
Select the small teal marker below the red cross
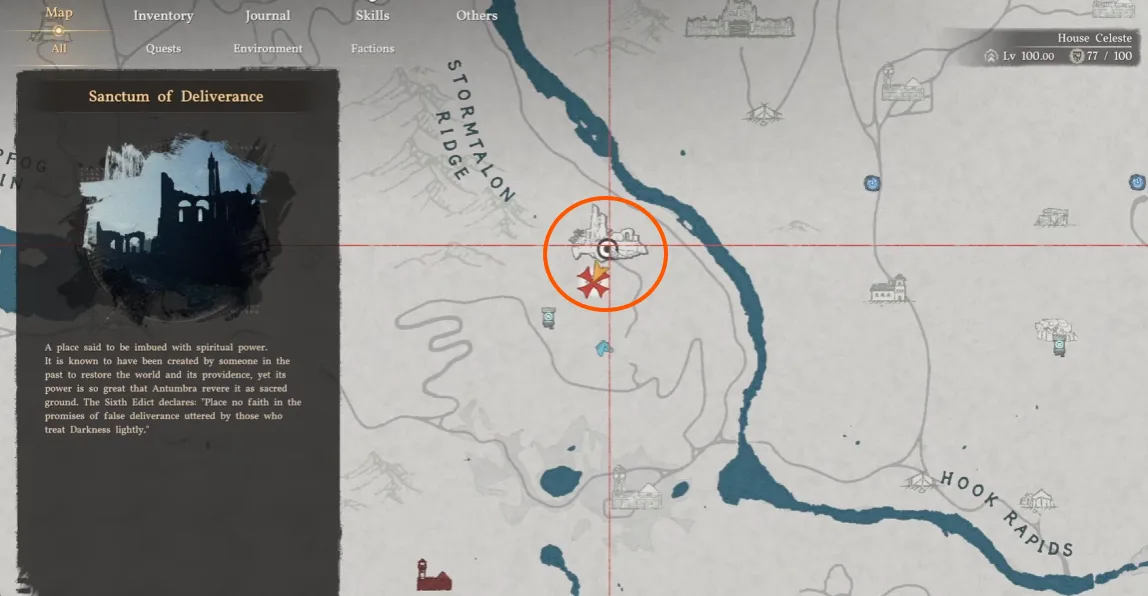click(x=603, y=348)
